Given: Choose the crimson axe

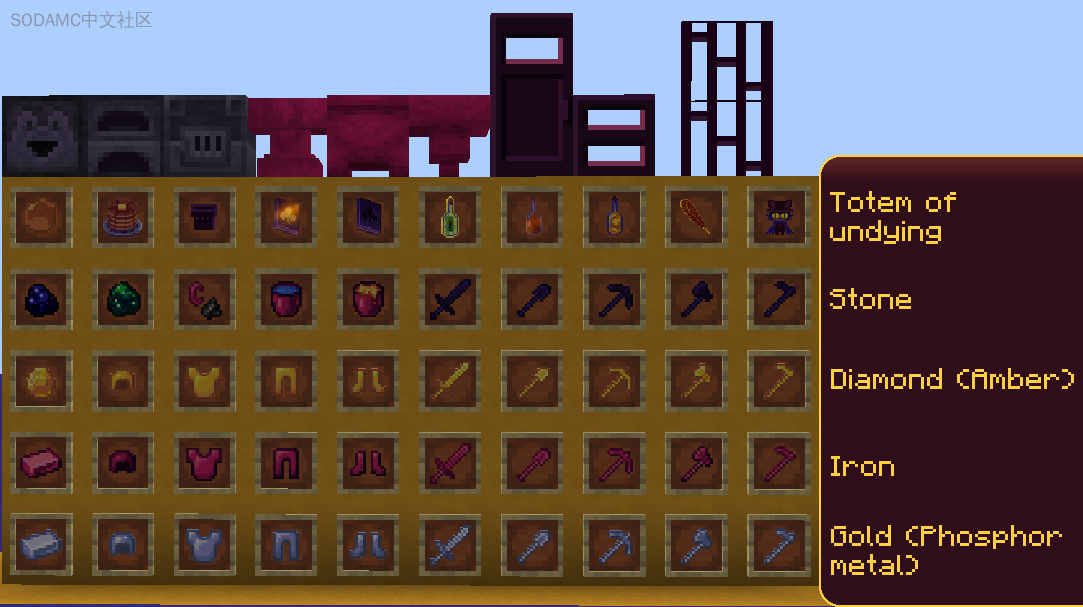Looking at the screenshot, I should (x=696, y=464).
